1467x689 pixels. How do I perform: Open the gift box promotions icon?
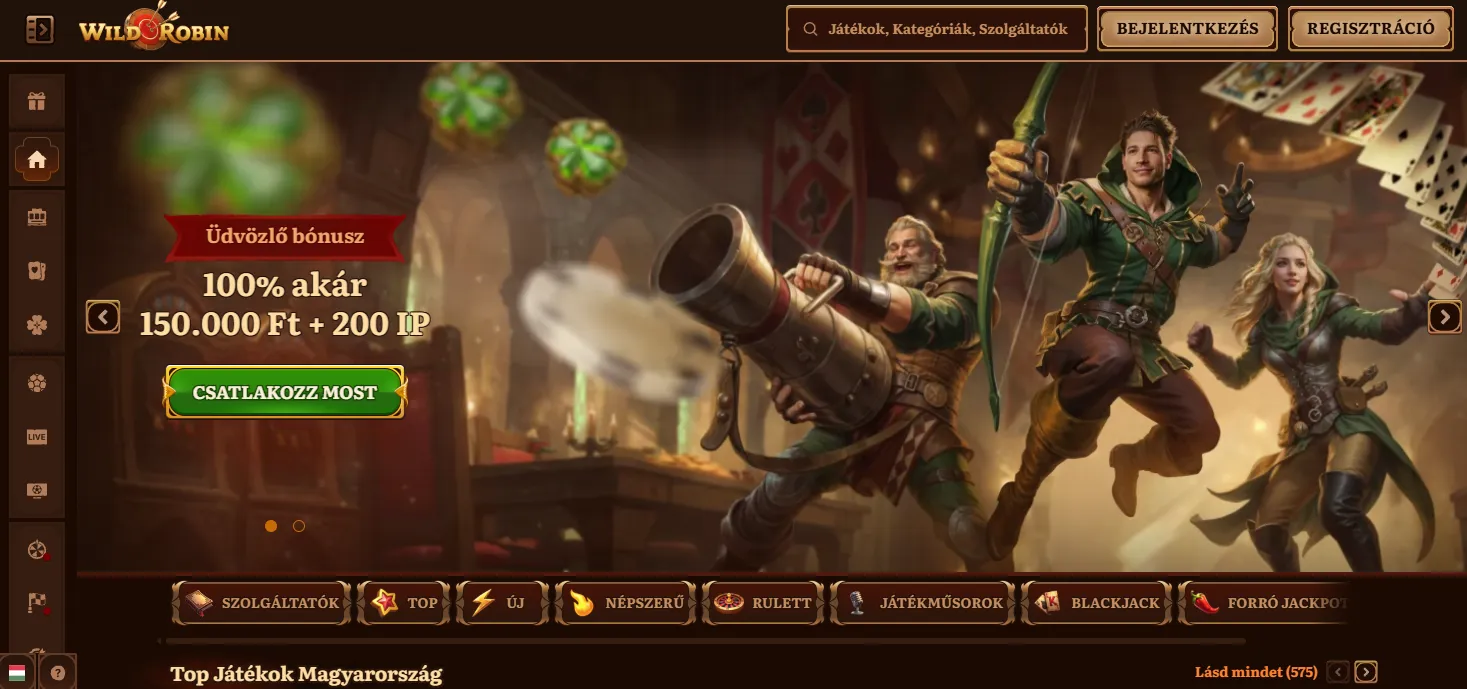tap(37, 101)
